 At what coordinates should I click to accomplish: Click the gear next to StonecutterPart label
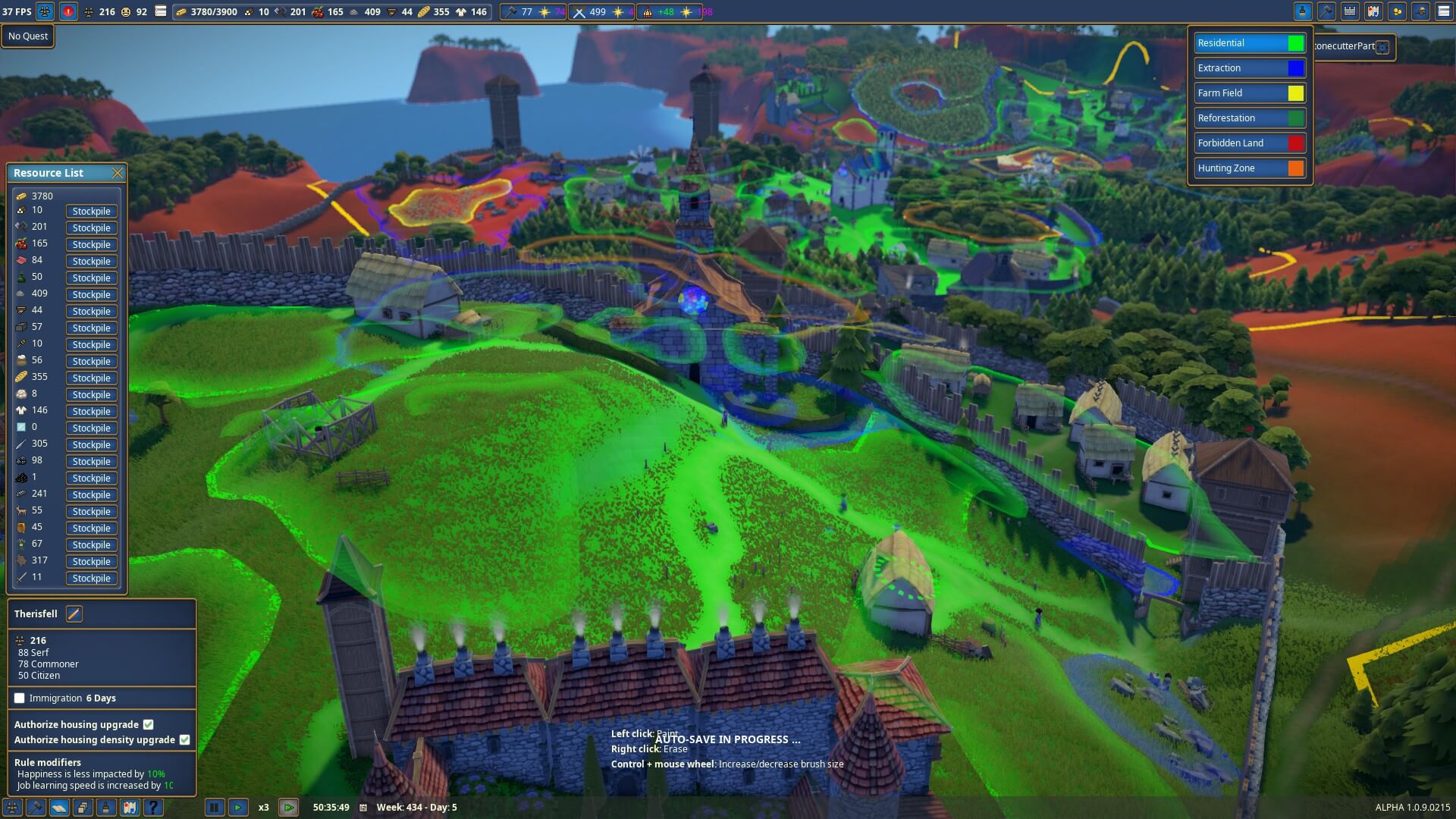coord(1382,47)
